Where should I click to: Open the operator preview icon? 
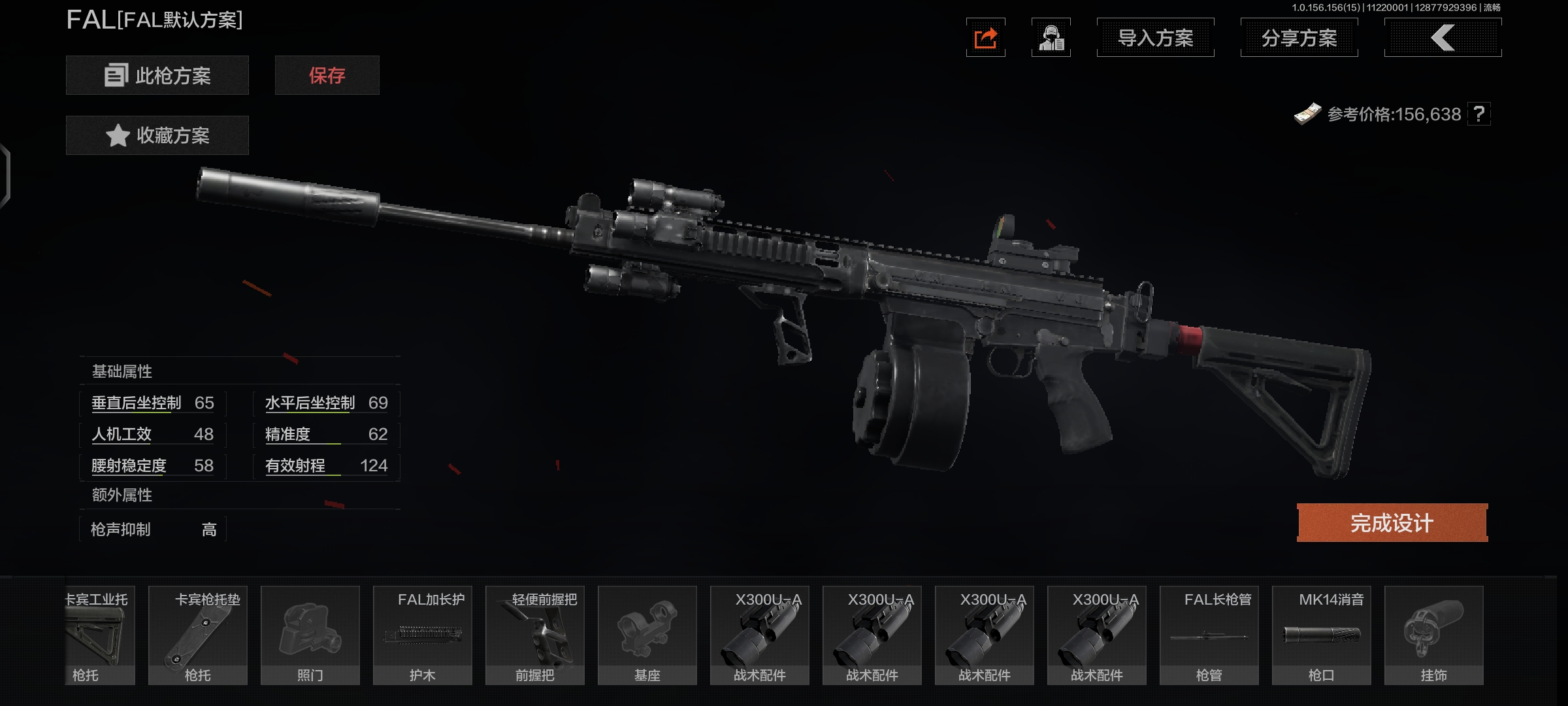pos(1051,38)
